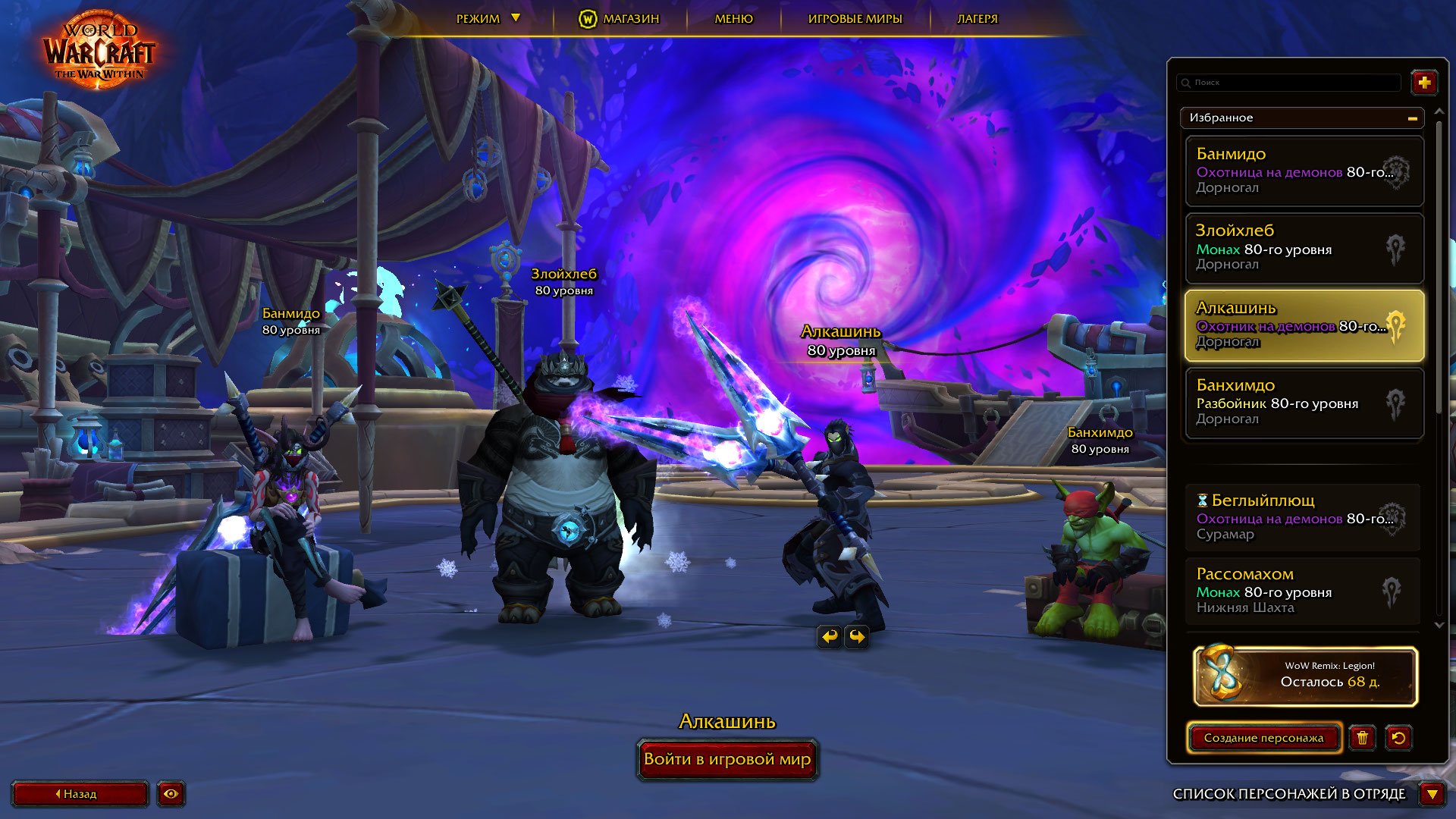Collapse the Избранное favorites group
The height and width of the screenshot is (819, 1456).
click(x=1412, y=118)
